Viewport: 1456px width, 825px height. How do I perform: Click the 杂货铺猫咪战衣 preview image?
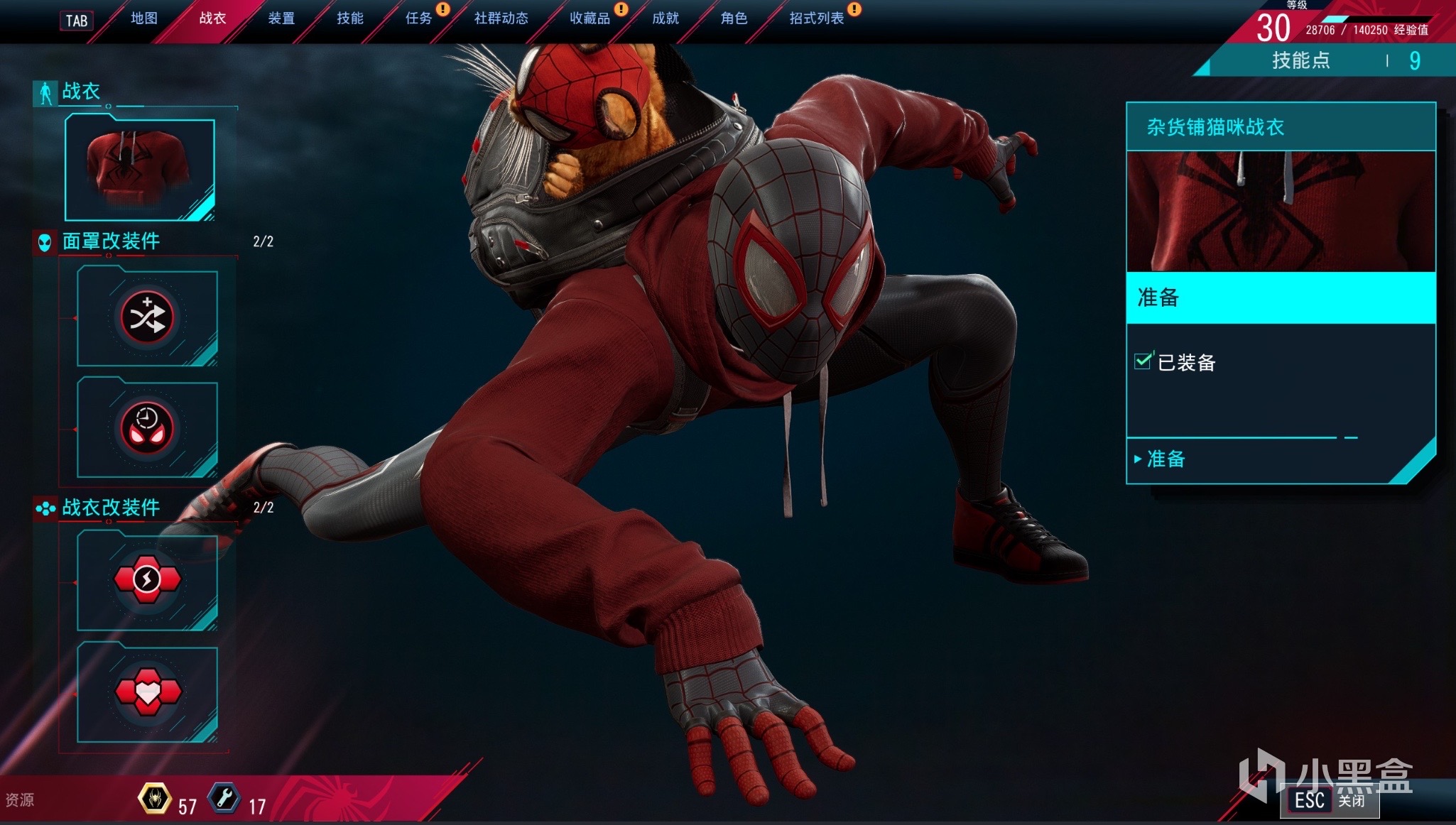(1281, 211)
